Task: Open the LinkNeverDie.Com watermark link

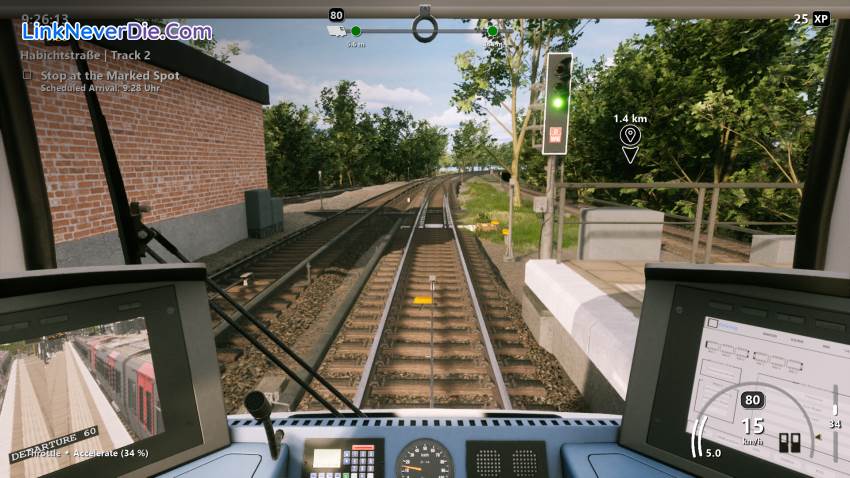Action: (x=116, y=32)
